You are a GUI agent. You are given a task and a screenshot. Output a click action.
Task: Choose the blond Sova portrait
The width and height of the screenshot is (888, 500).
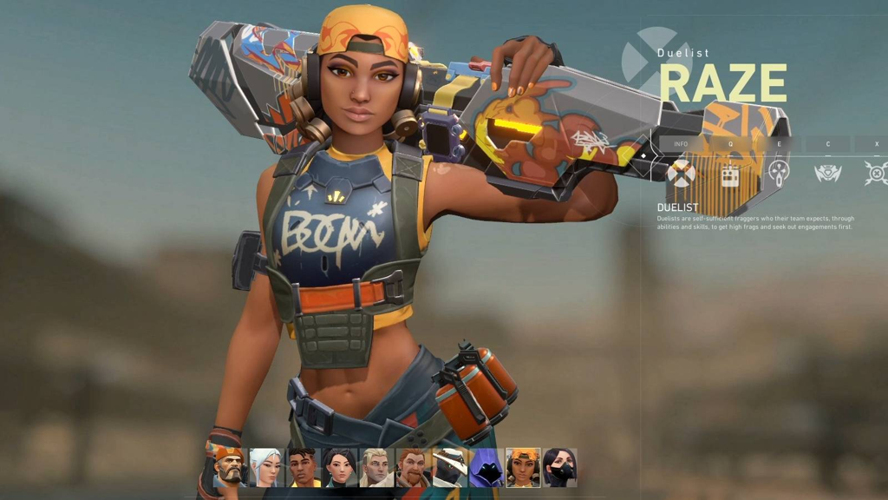point(377,467)
